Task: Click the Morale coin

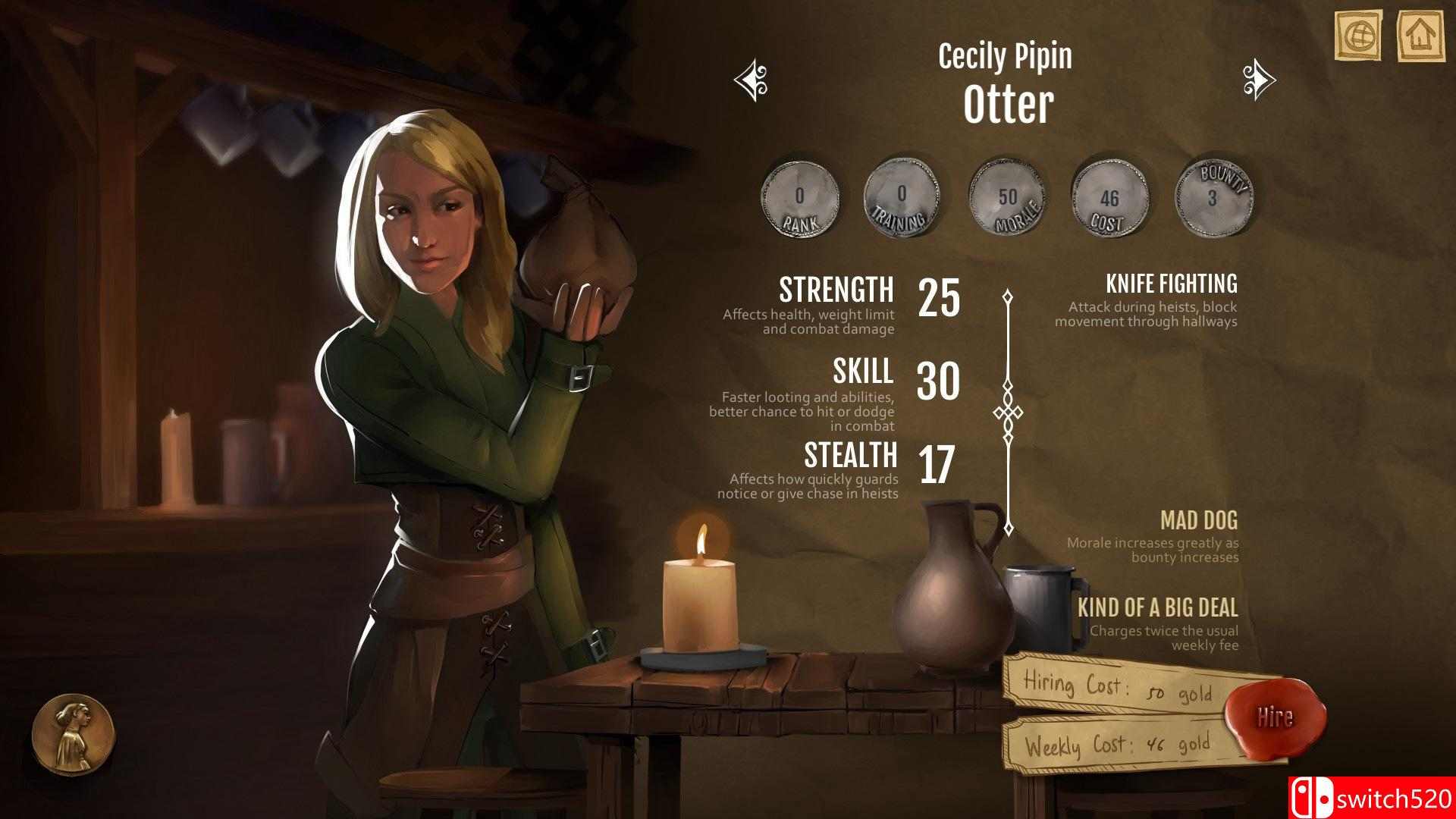Action: pos(1007,197)
